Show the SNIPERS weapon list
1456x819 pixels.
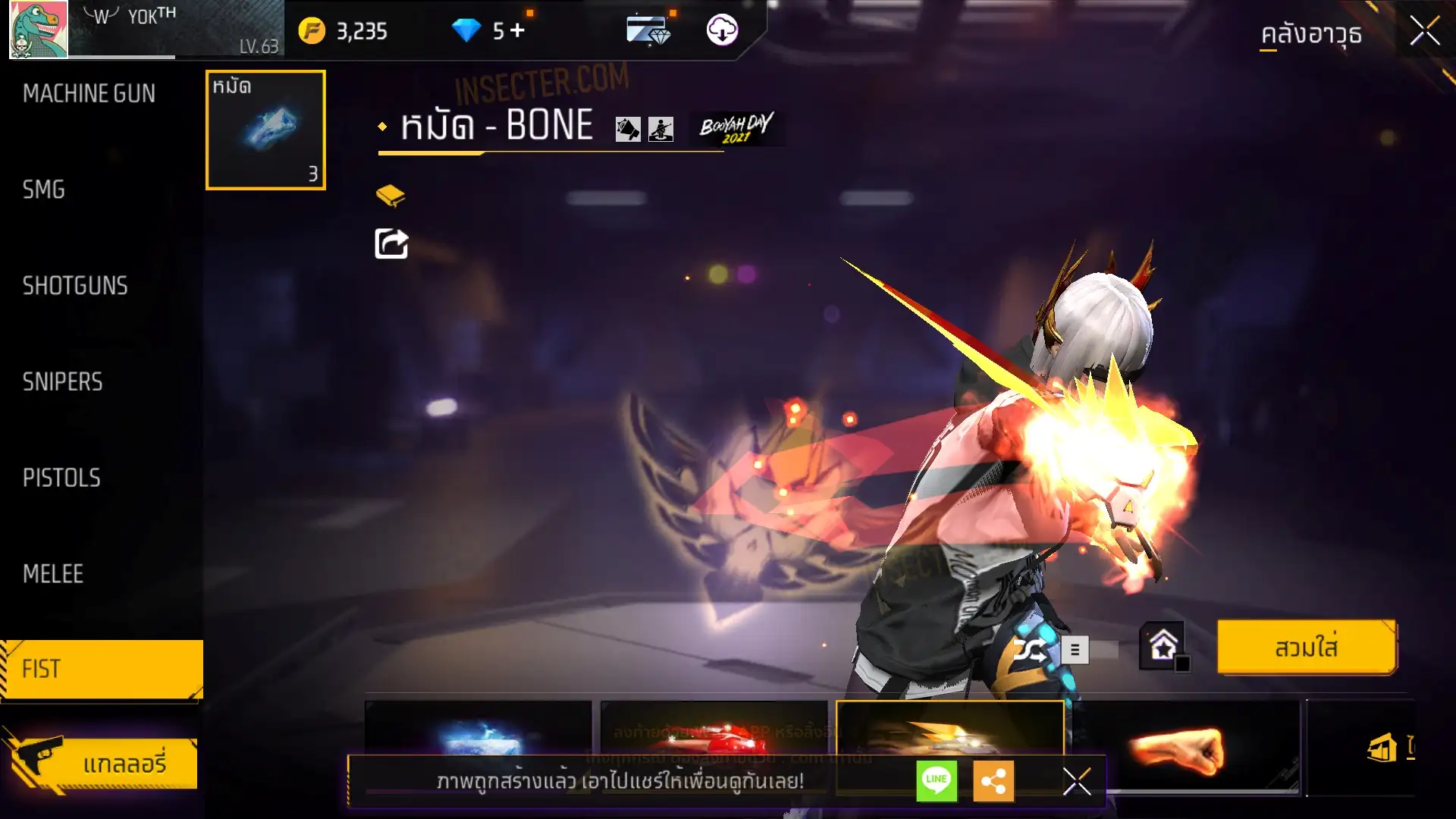pos(62,381)
